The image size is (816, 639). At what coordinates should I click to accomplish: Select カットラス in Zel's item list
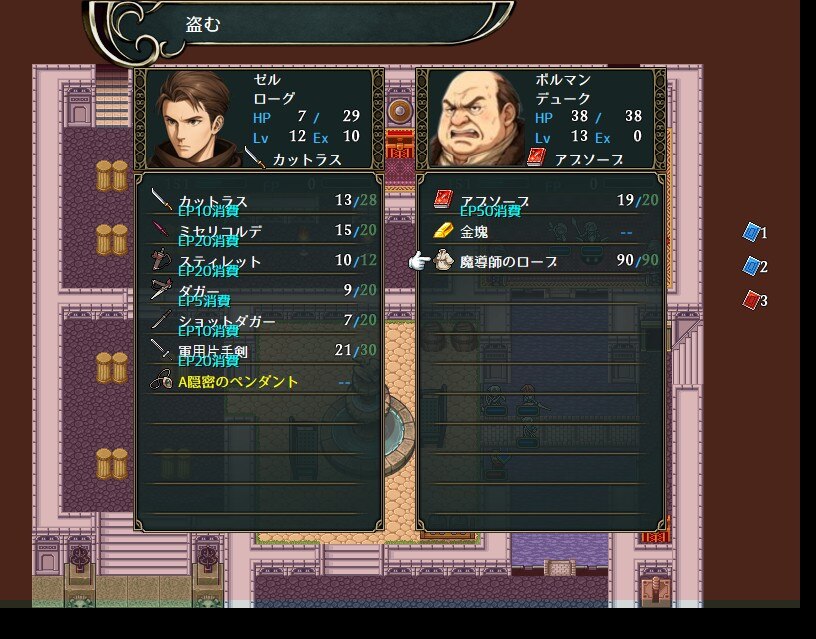(258, 201)
